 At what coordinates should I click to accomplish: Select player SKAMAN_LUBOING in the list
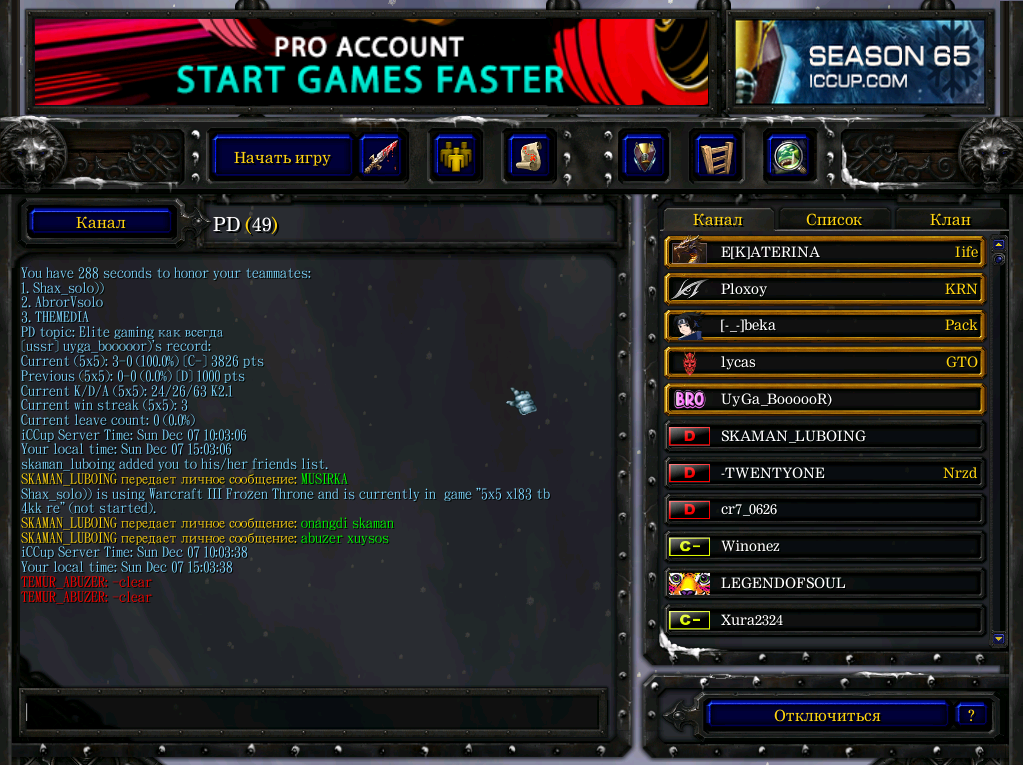click(824, 436)
